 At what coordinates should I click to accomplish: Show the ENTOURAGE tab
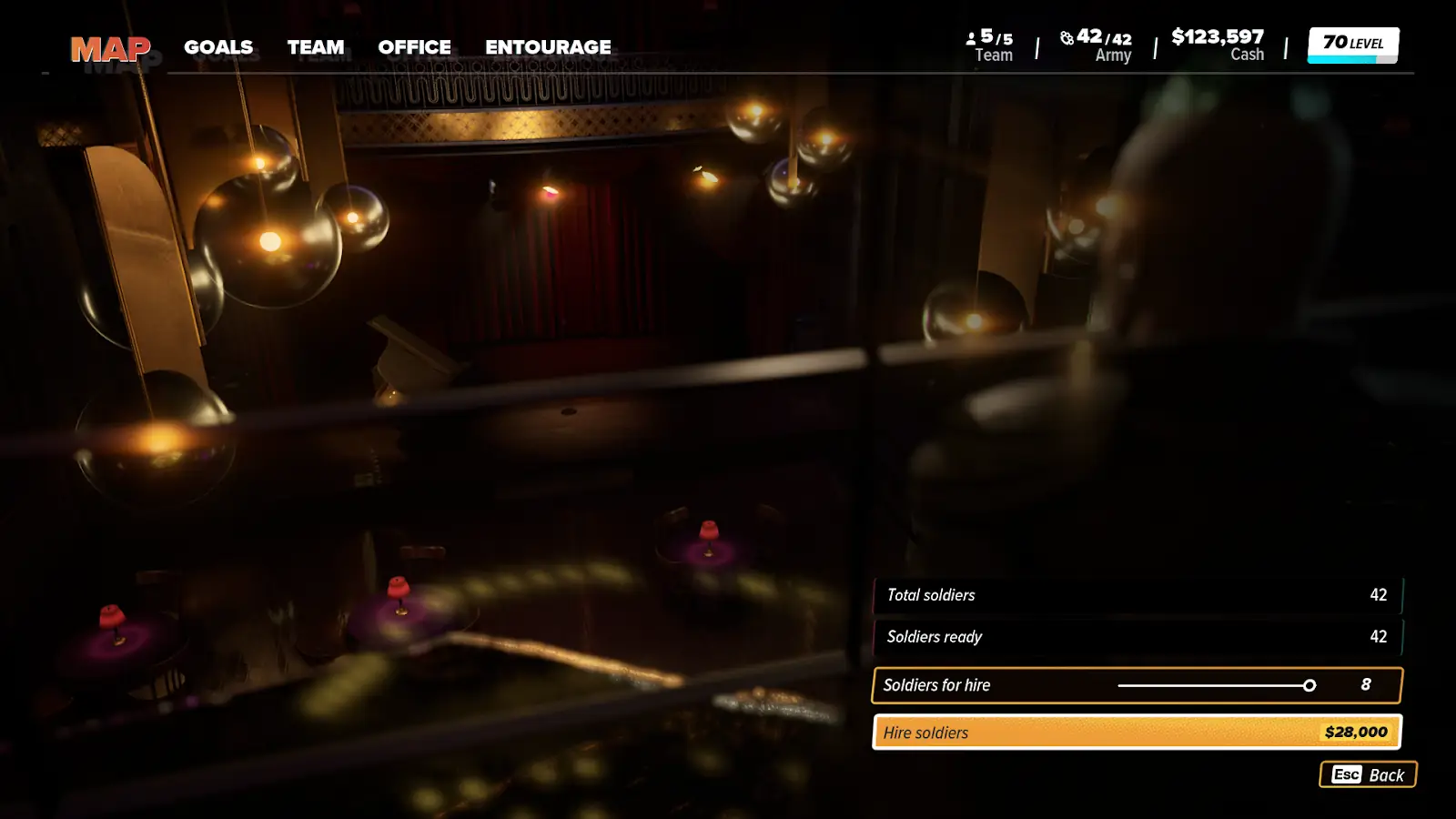(548, 47)
